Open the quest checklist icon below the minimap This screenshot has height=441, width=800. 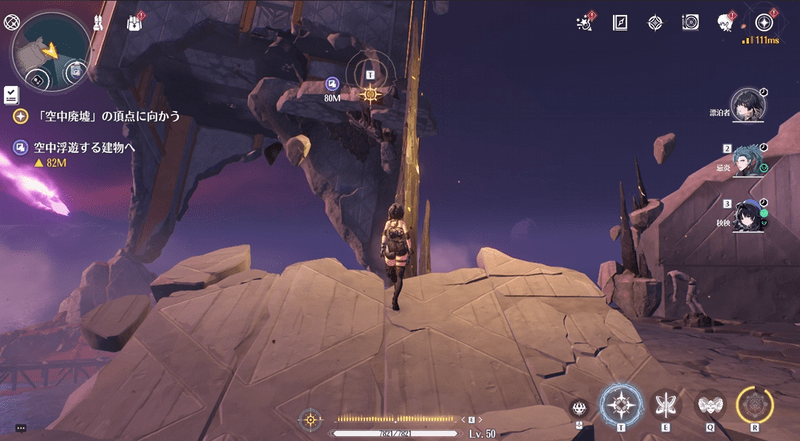click(11, 94)
